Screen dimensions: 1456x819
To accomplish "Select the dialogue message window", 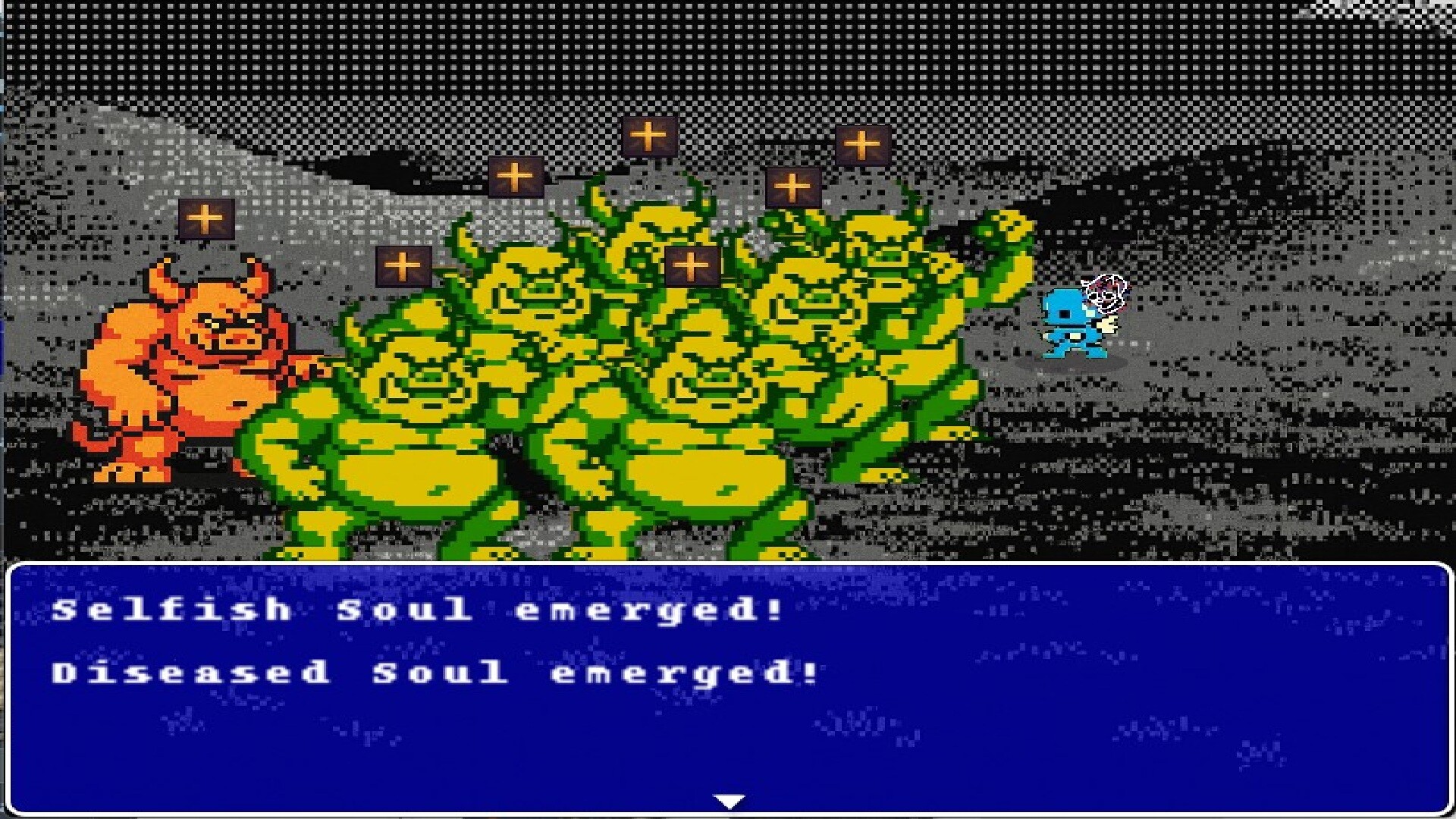I will (x=728, y=682).
